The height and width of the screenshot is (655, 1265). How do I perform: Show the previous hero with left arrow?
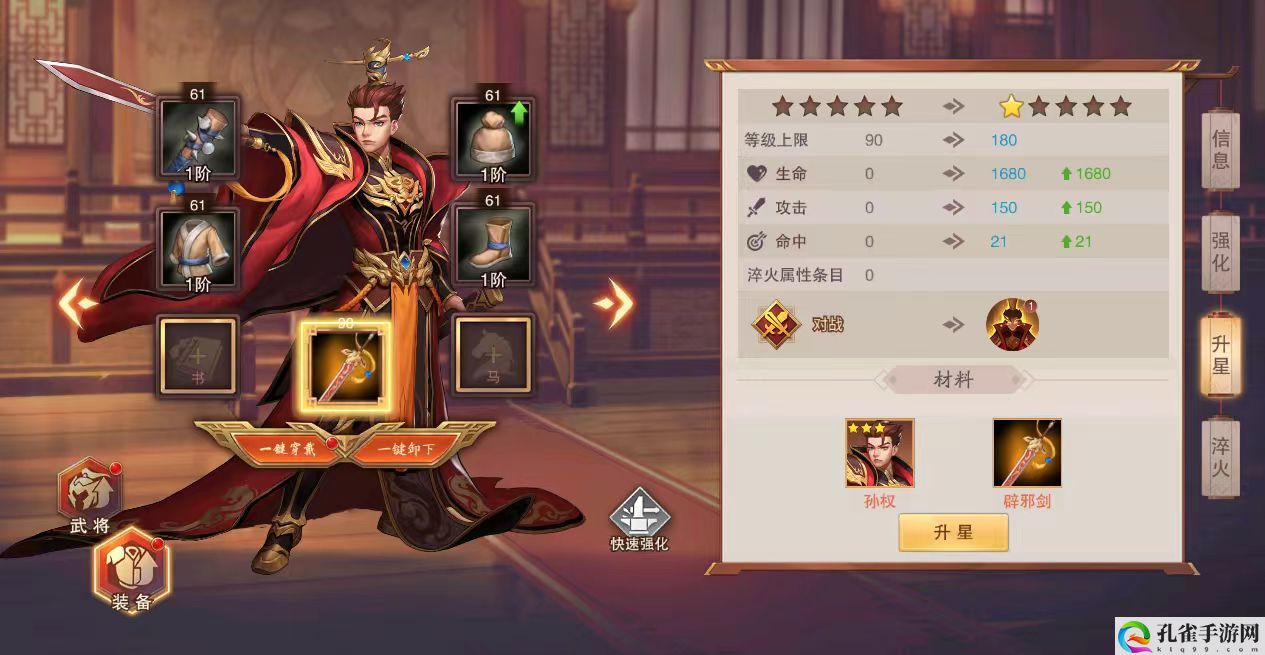click(x=77, y=303)
